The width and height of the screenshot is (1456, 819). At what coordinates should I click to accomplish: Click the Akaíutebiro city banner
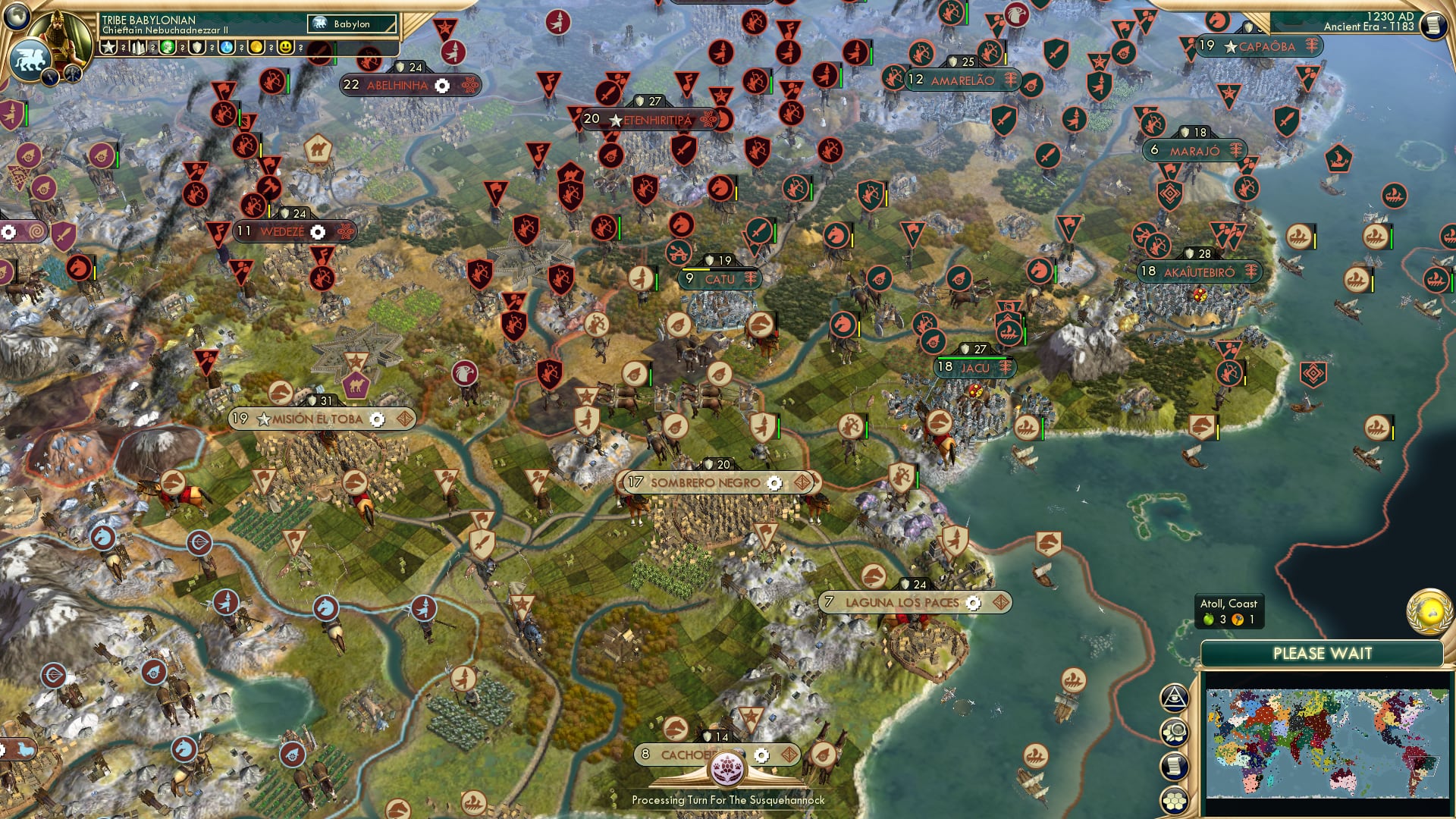pyautogui.click(x=1199, y=271)
